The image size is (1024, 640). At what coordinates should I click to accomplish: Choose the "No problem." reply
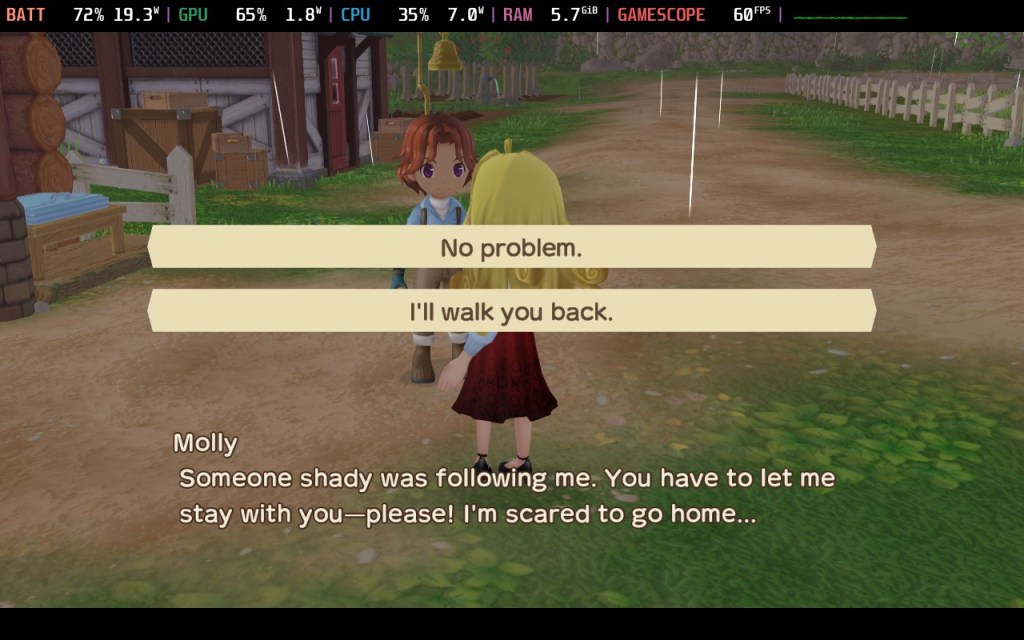pyautogui.click(x=511, y=247)
